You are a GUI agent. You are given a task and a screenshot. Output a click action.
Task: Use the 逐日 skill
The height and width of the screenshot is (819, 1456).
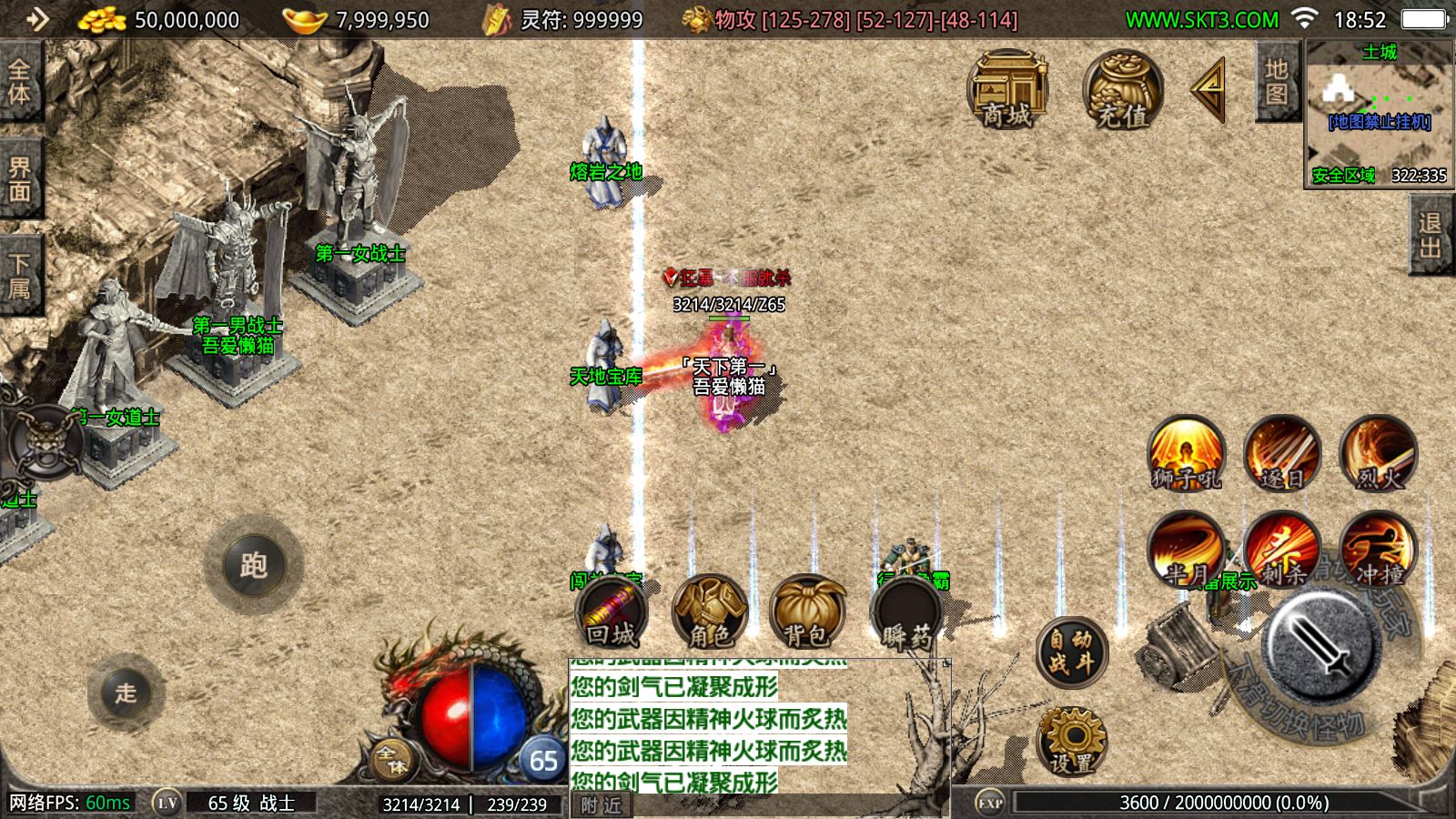click(x=1282, y=453)
